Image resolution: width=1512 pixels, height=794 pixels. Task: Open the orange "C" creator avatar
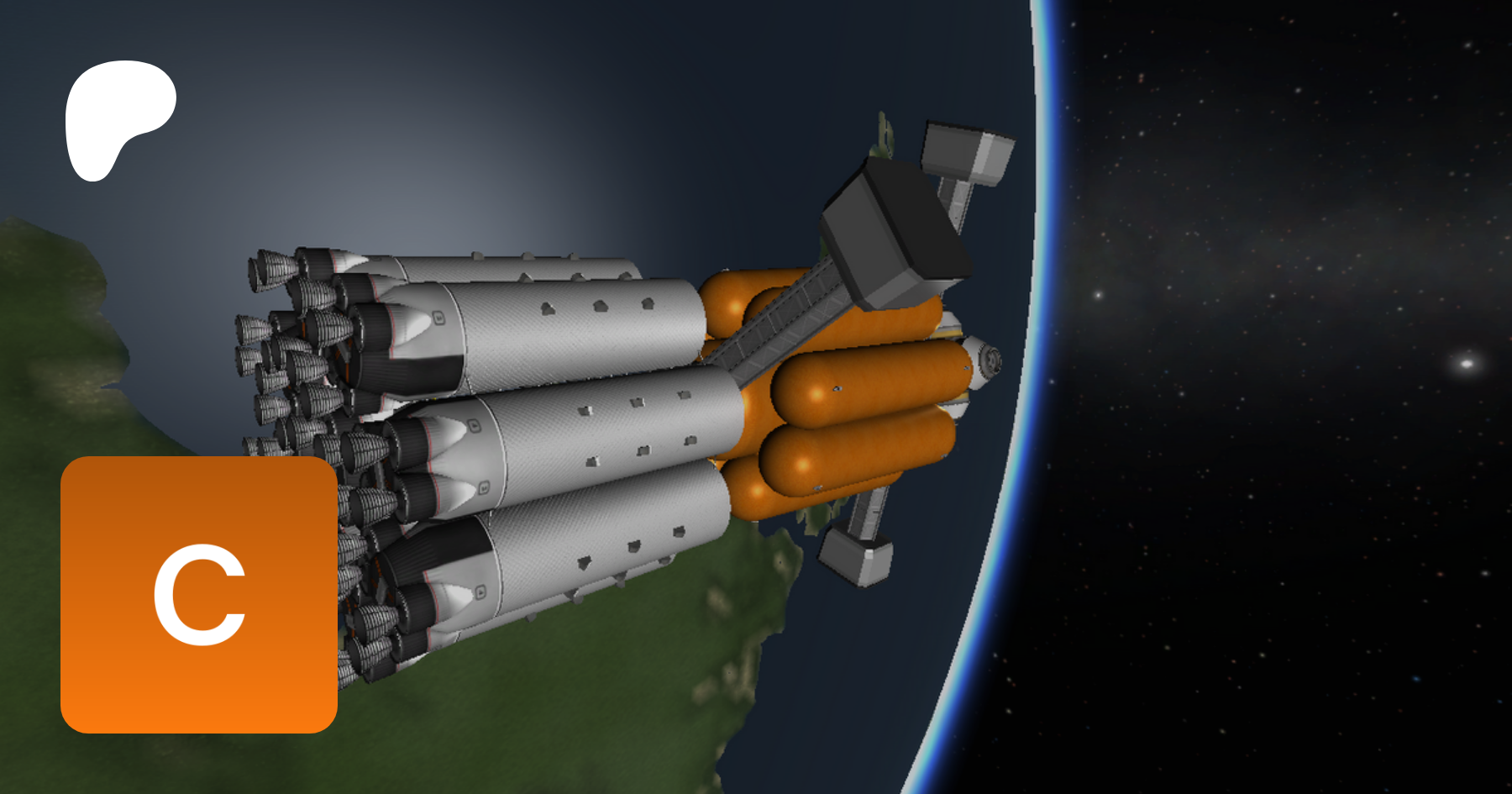[x=199, y=594]
